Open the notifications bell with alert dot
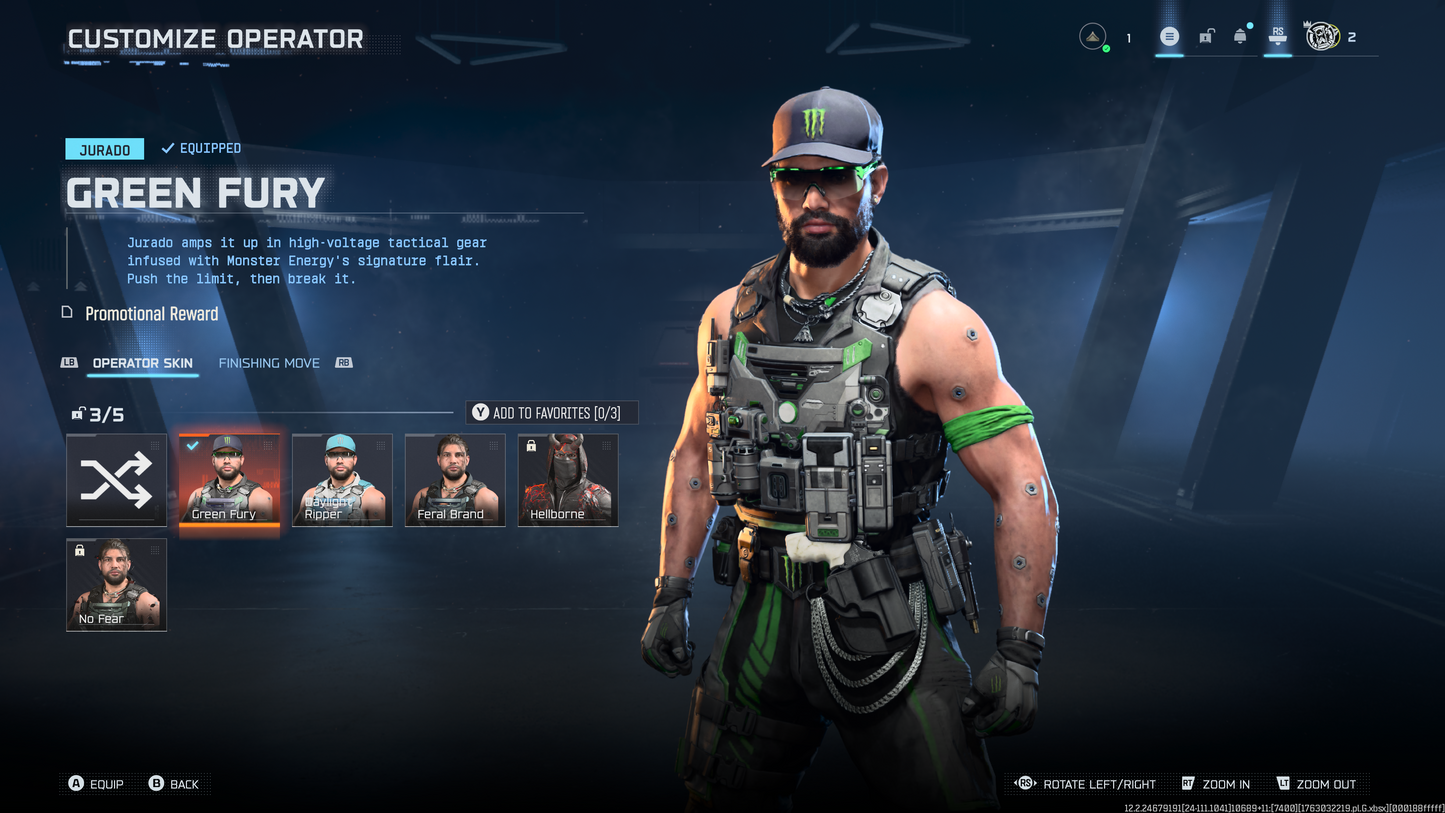Image resolution: width=1445 pixels, height=813 pixels. click(1240, 36)
